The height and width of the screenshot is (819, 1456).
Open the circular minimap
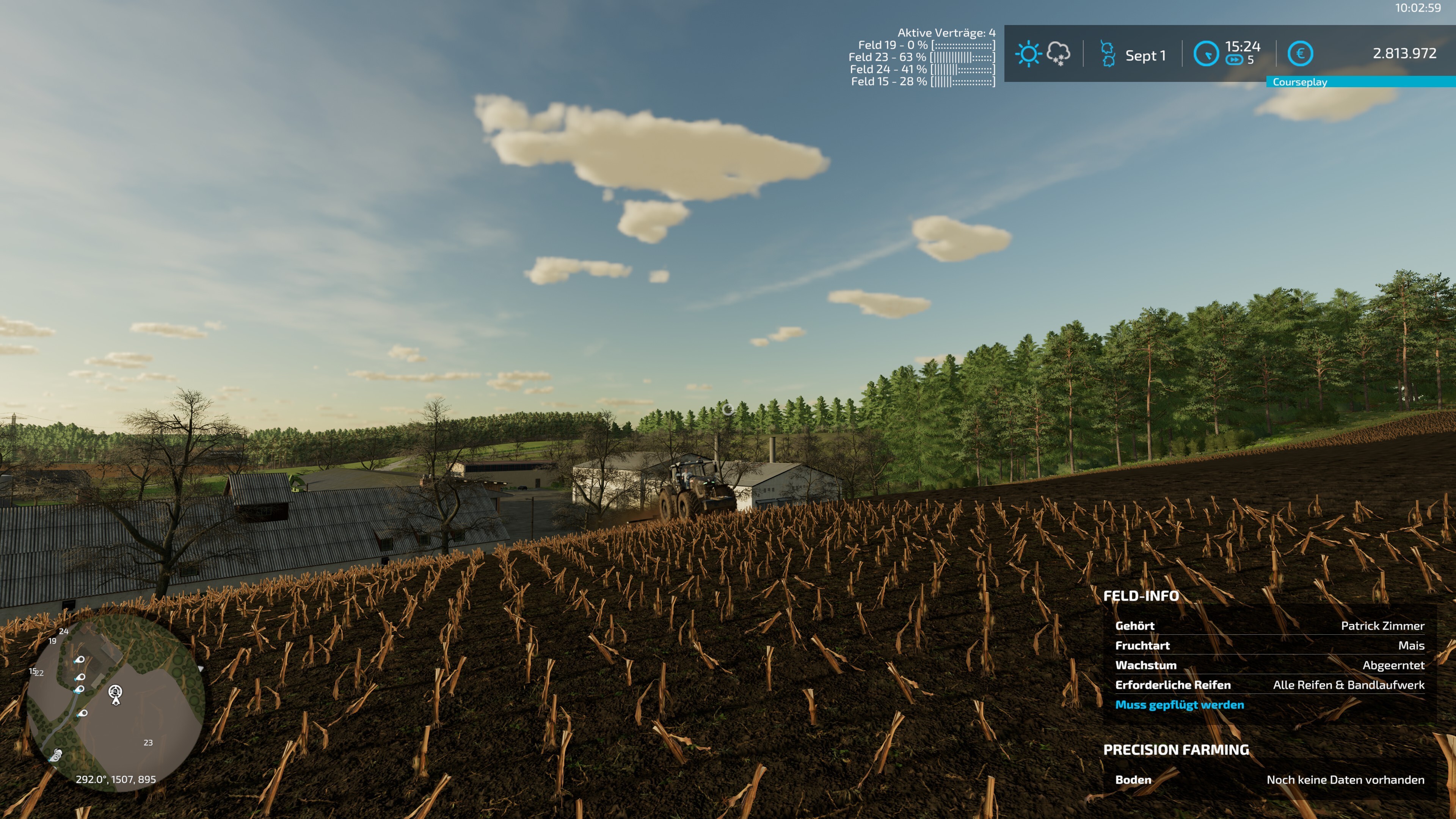click(116, 704)
